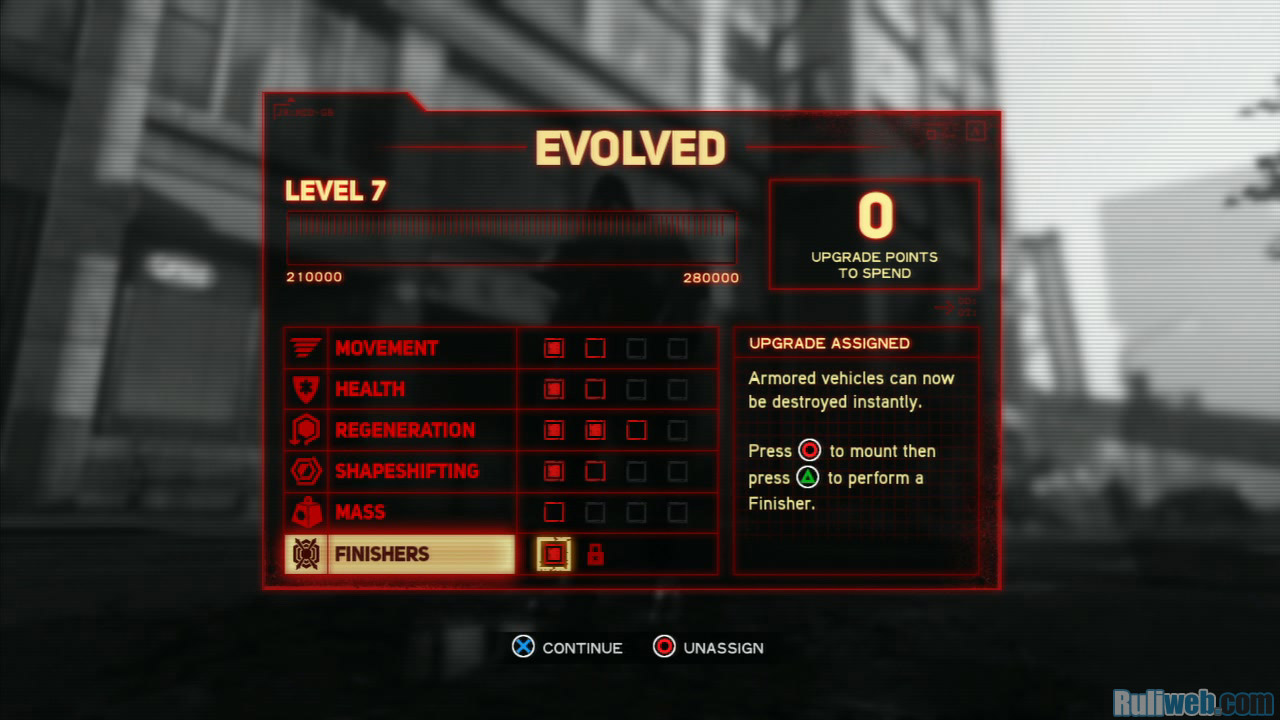Select the Shapeshifting upgrade row
1280x720 pixels.
pyautogui.click(x=406, y=471)
